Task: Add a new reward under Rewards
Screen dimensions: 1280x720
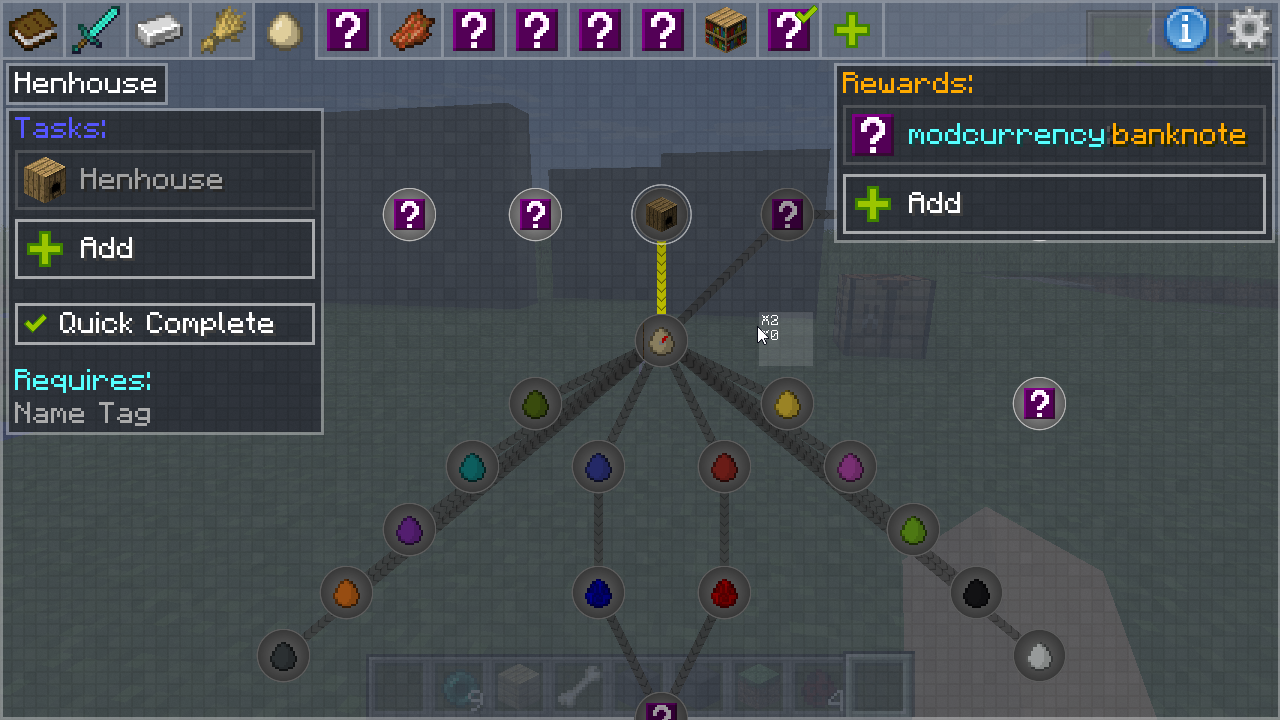Action: coord(1054,204)
